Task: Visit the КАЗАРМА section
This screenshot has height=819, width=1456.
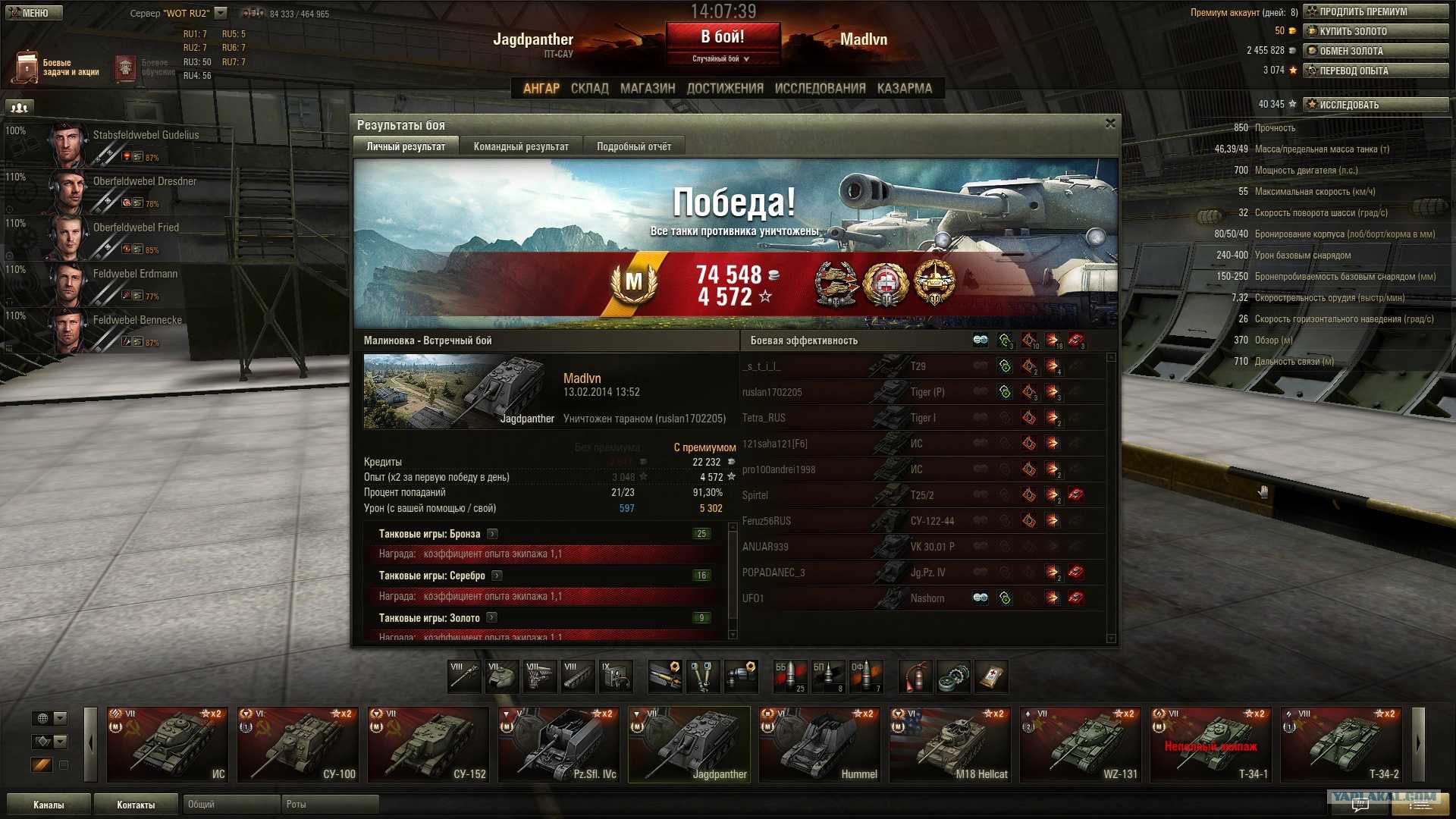Action: pos(904,89)
